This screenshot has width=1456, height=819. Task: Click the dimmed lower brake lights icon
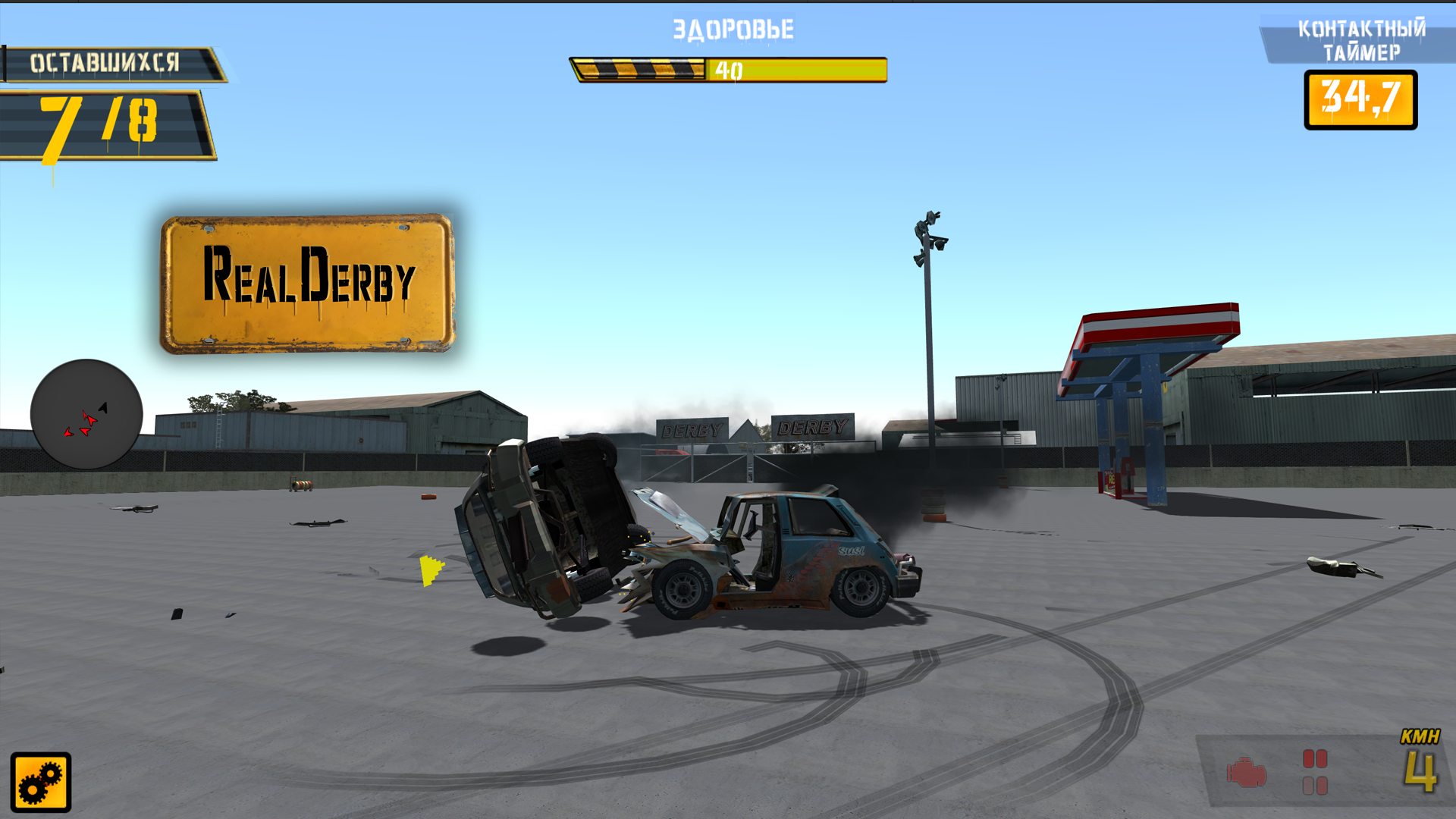[1315, 787]
